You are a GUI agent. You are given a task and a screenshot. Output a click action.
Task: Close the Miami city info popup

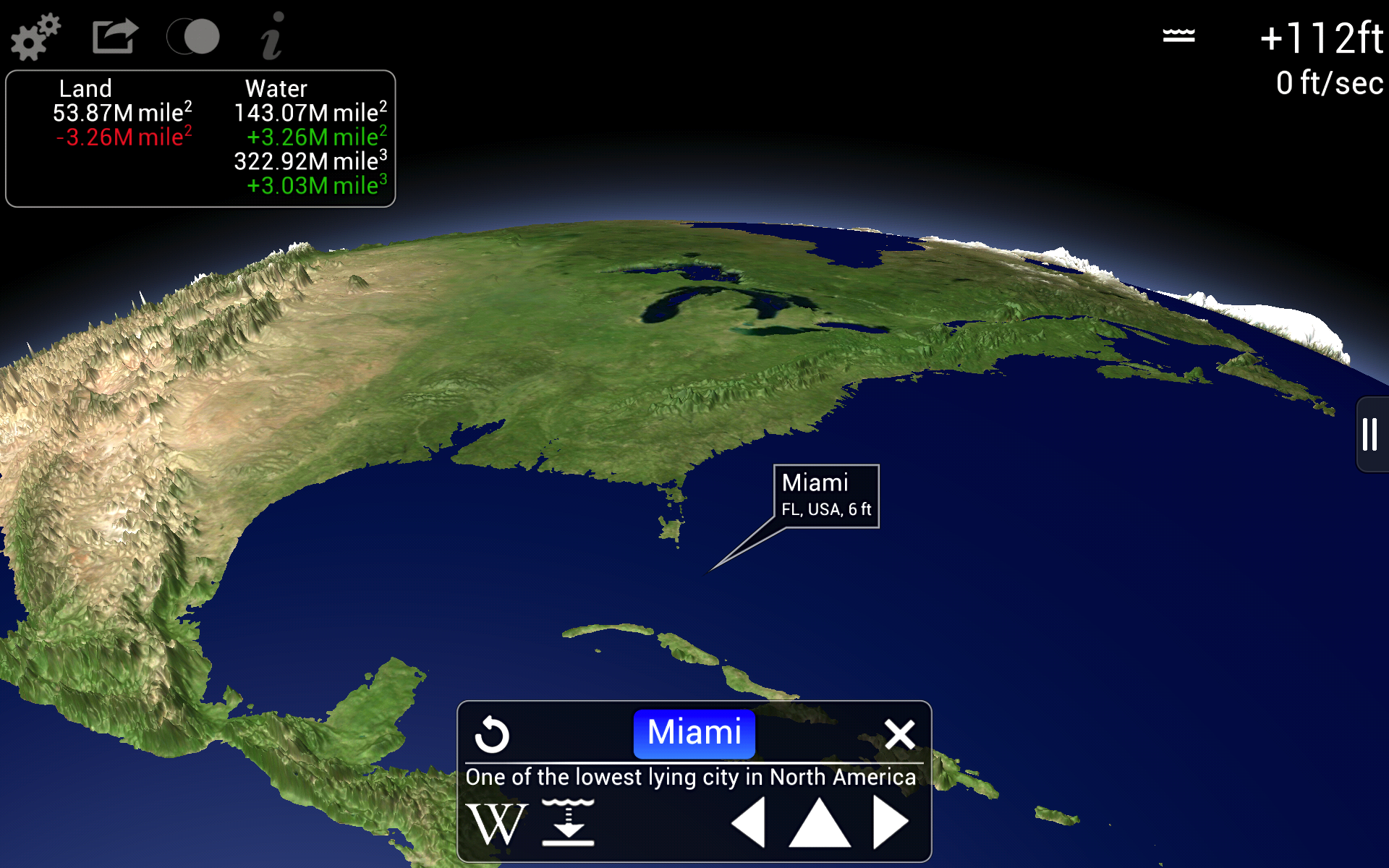pyautogui.click(x=901, y=733)
